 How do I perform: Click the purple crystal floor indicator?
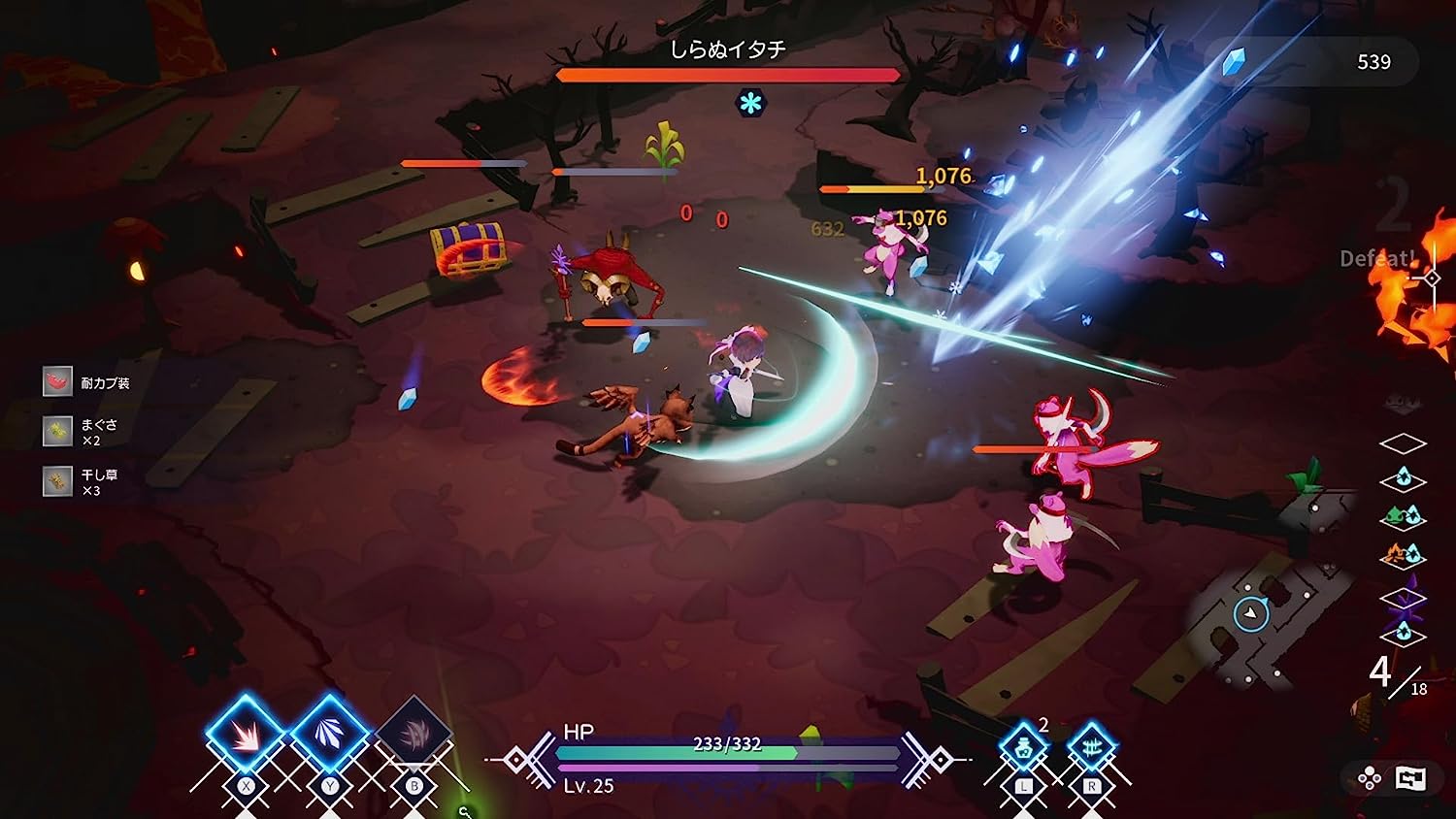point(1403,599)
